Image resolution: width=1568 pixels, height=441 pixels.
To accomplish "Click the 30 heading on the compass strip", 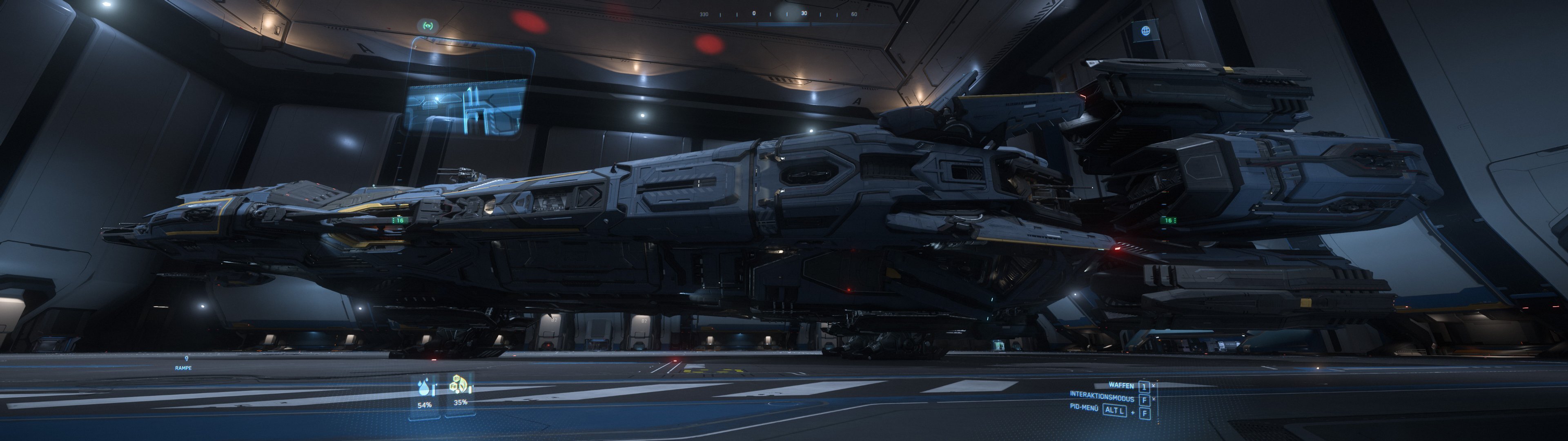I will (x=805, y=13).
